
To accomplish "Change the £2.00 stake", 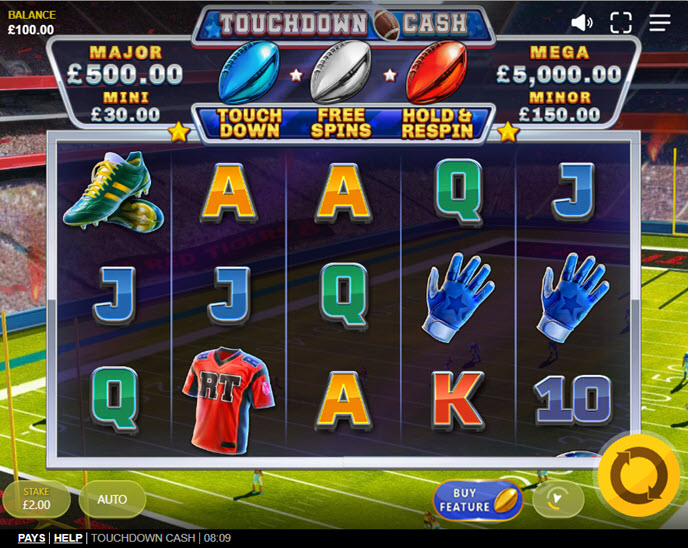I will pyautogui.click(x=37, y=499).
